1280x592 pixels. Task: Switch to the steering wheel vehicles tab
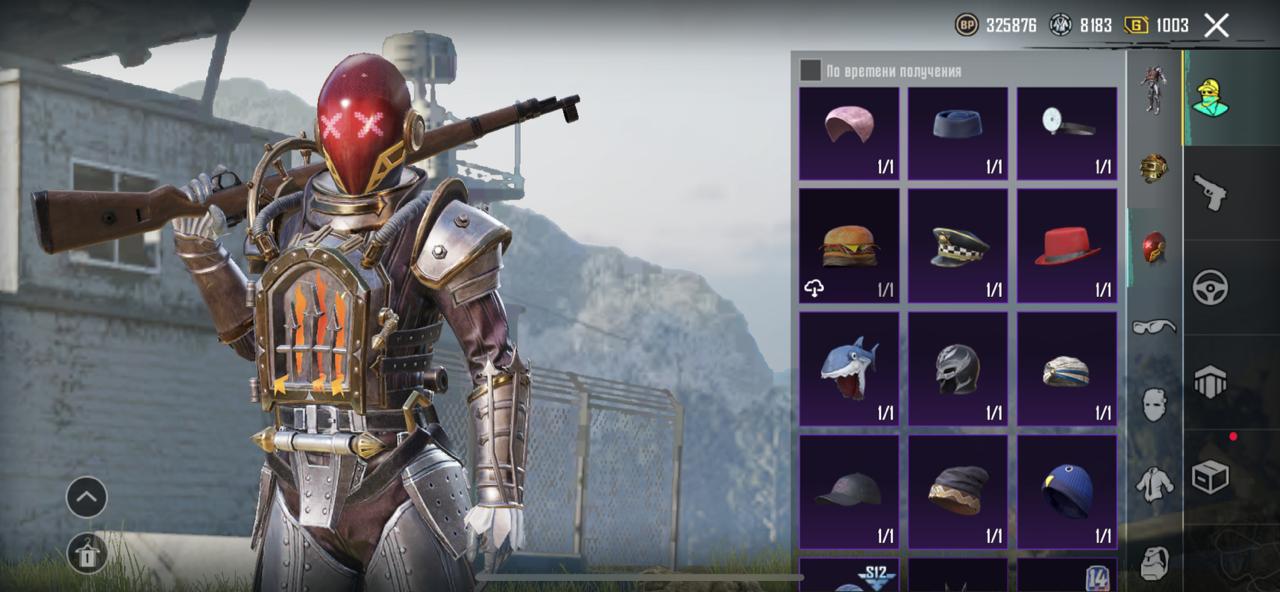point(1210,287)
